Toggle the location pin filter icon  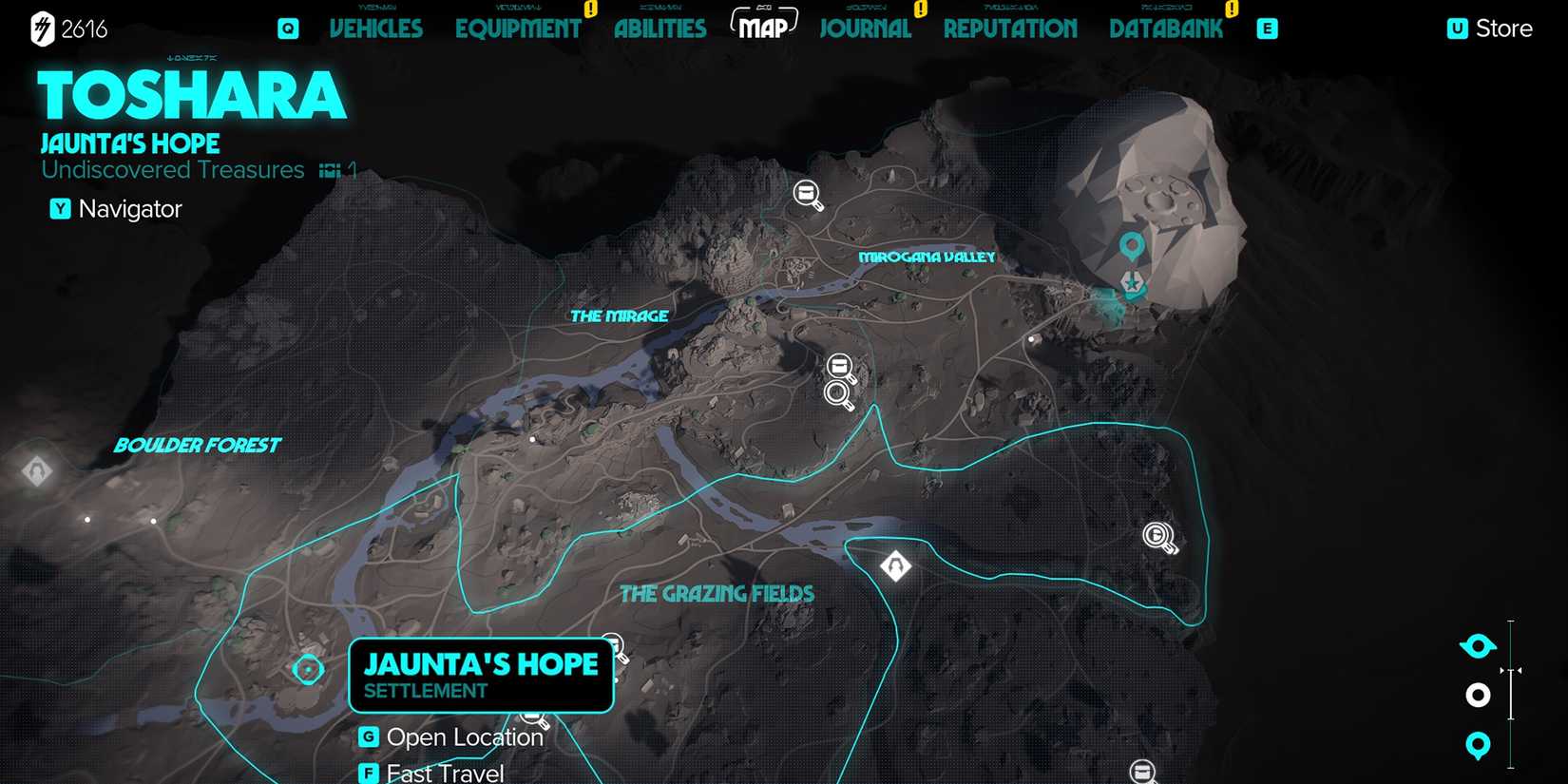click(x=1477, y=746)
